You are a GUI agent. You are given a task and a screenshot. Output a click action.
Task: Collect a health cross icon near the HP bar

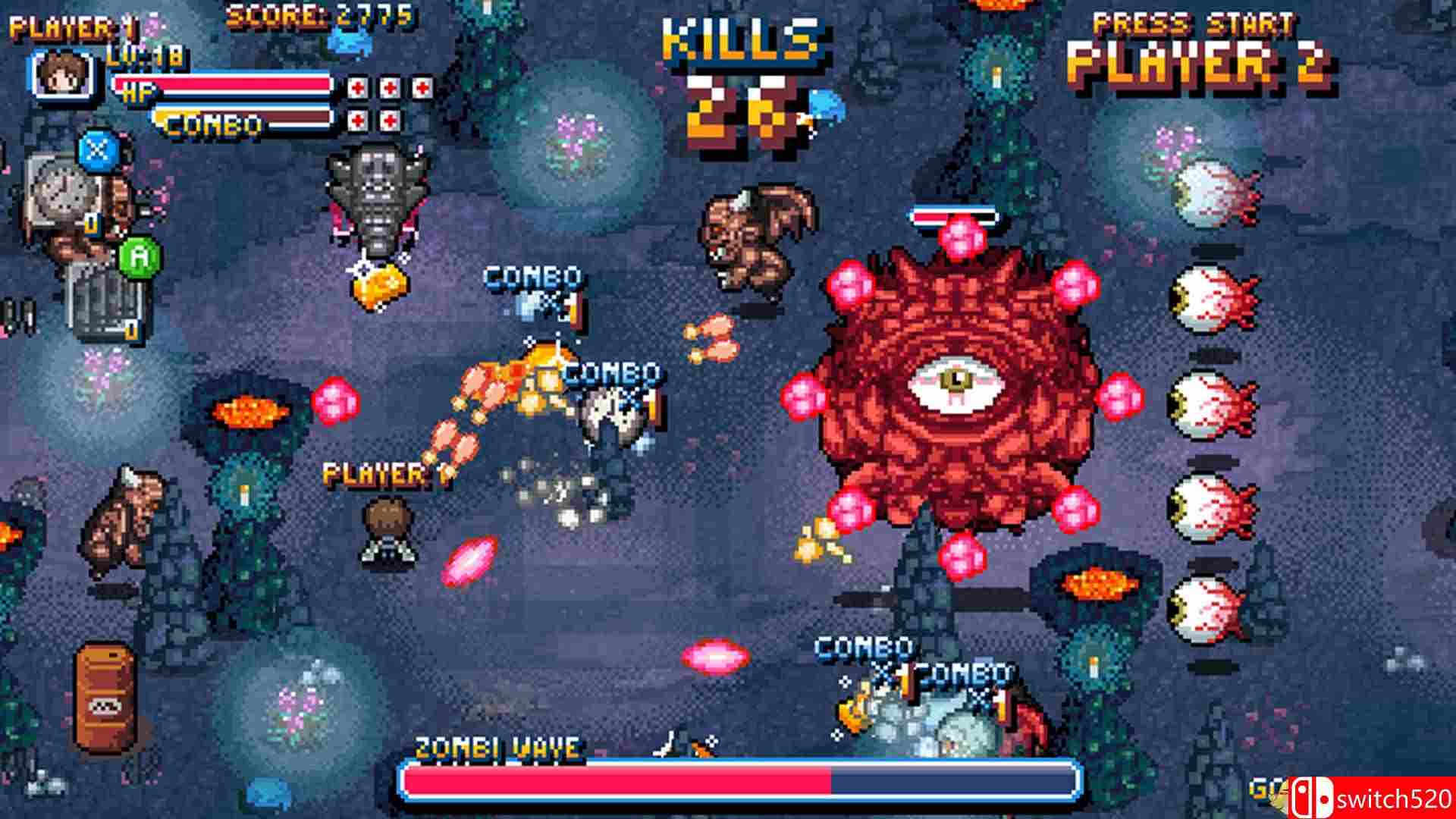(357, 87)
